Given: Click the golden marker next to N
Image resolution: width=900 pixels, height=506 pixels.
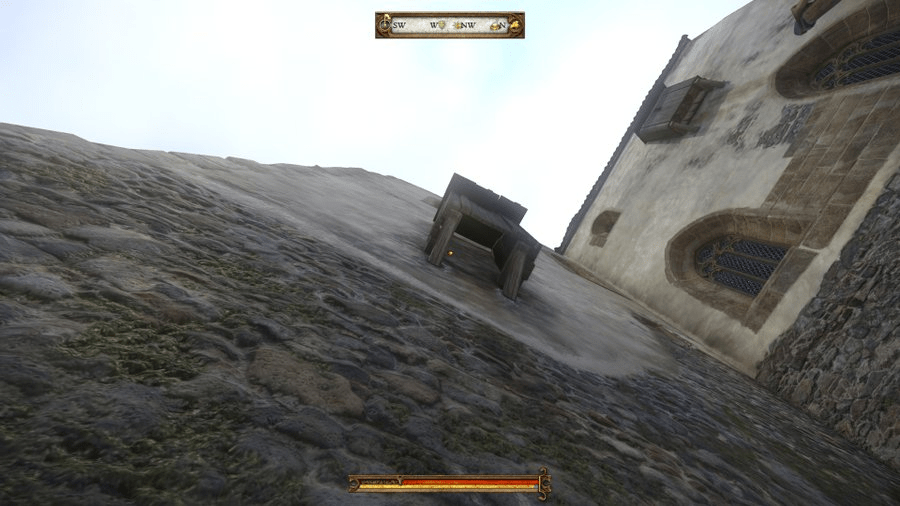Looking at the screenshot, I should tap(494, 25).
